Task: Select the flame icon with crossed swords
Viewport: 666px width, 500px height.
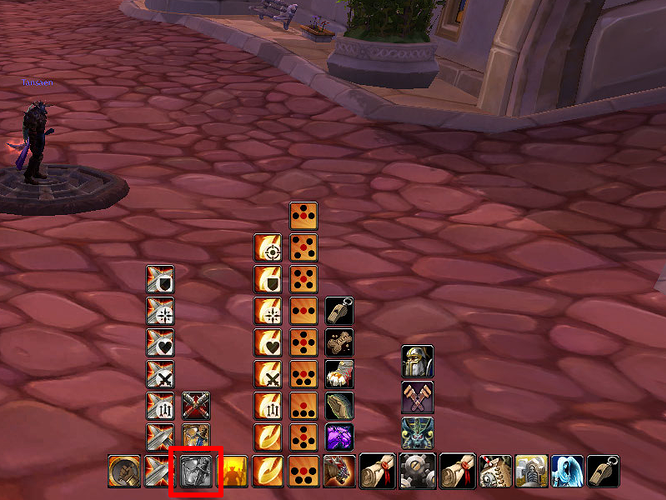Action: pyautogui.click(x=268, y=374)
